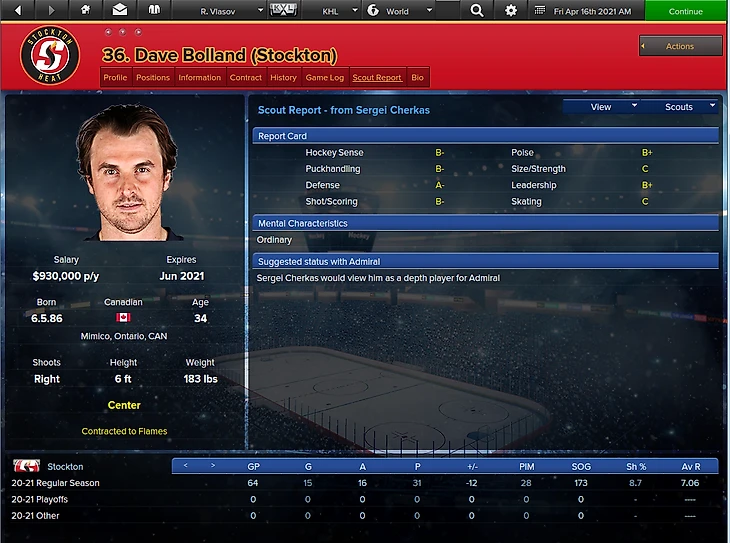Click the Continue button
The width and height of the screenshot is (730, 543).
pos(686,11)
